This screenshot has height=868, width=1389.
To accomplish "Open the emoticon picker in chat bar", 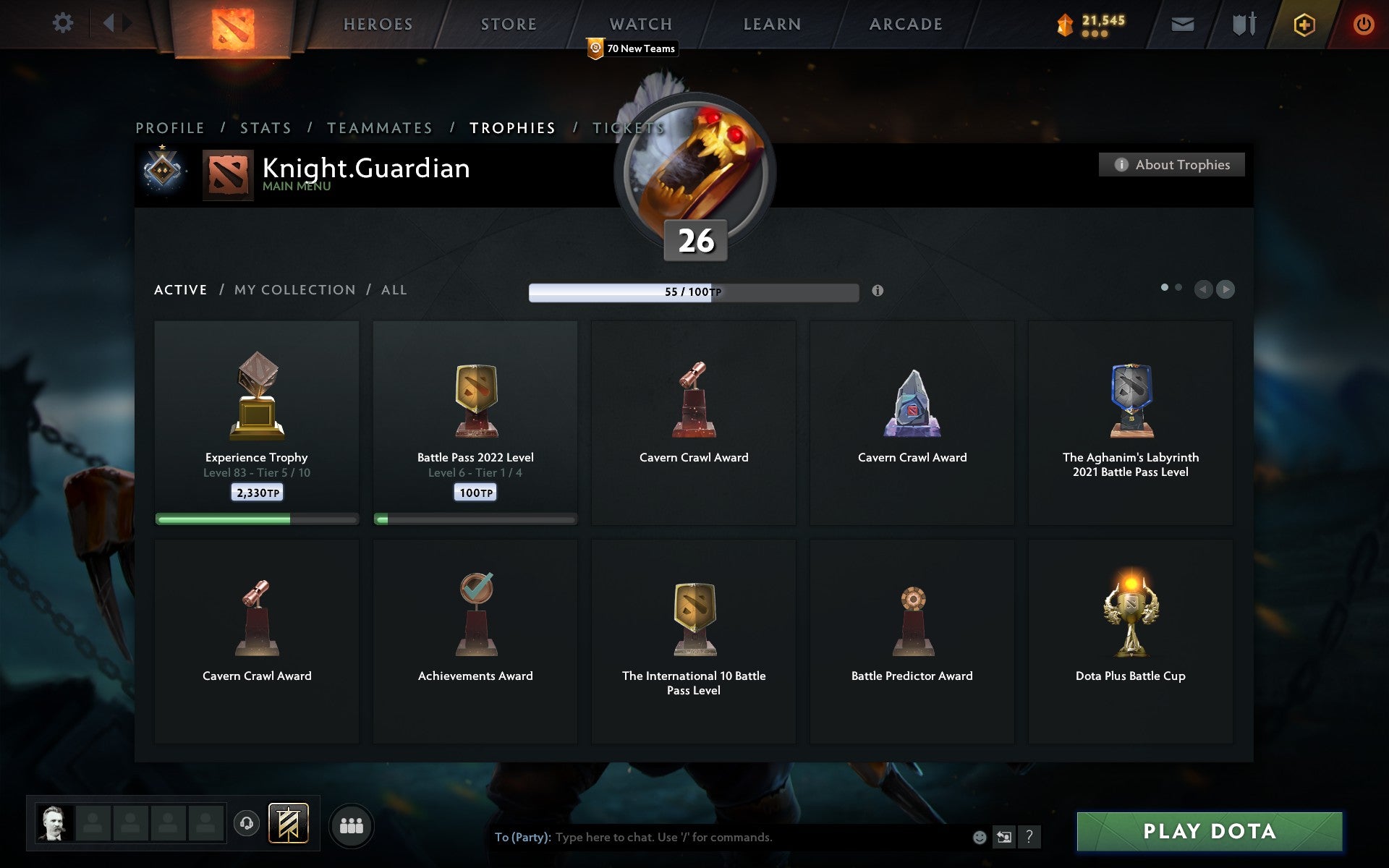I will [979, 838].
